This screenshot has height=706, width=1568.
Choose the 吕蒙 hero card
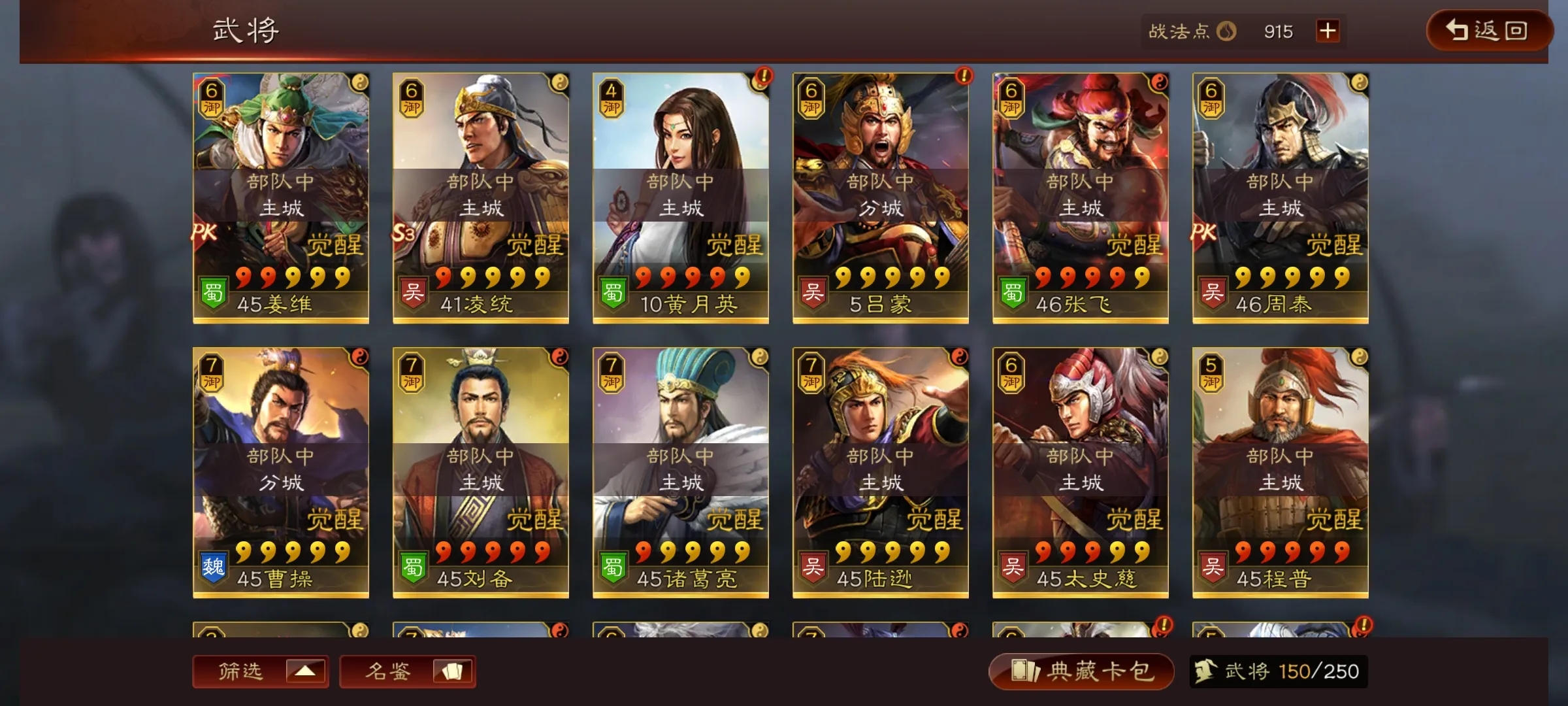881,197
